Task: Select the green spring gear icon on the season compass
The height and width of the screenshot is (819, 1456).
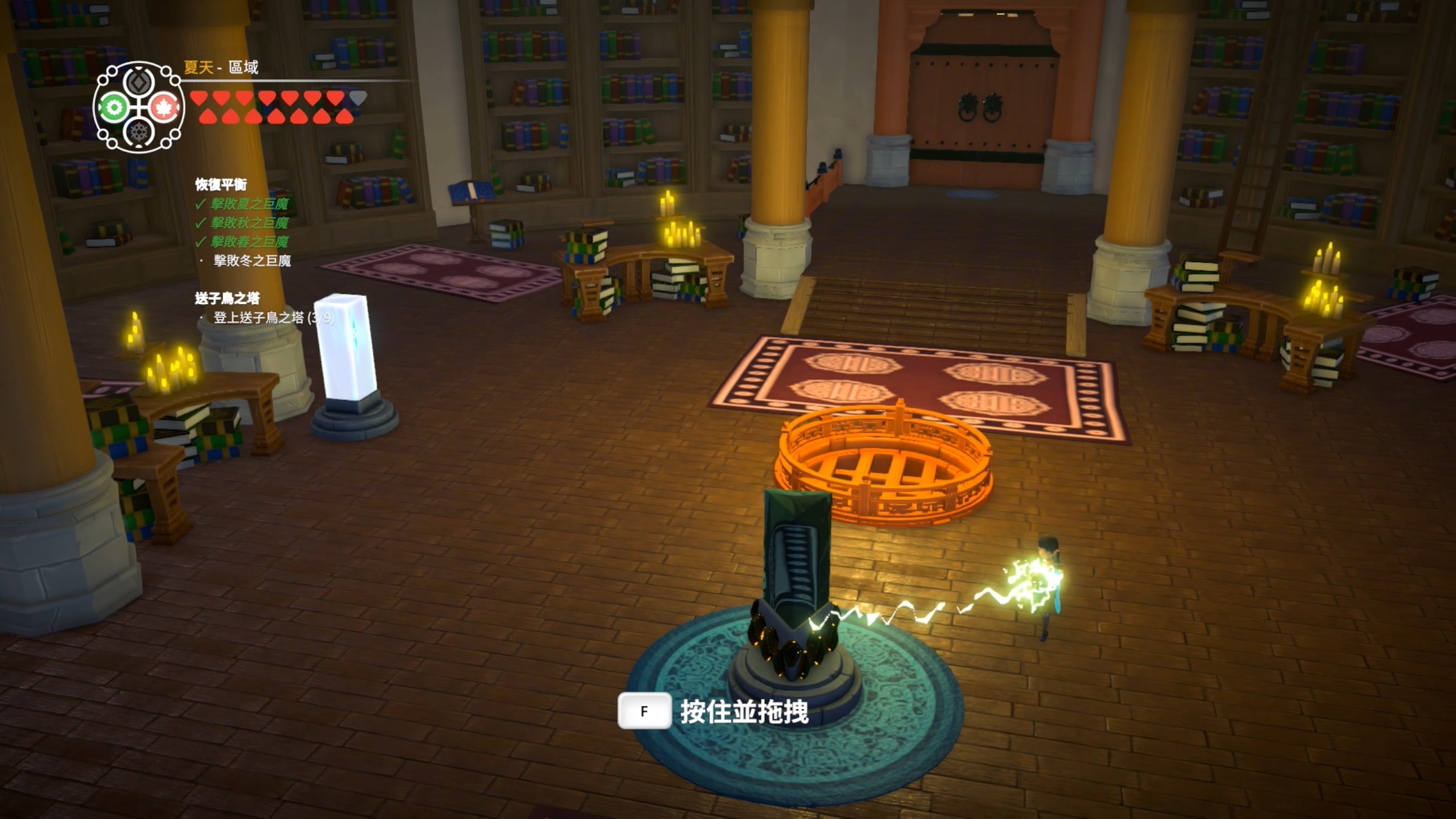Action: click(114, 107)
